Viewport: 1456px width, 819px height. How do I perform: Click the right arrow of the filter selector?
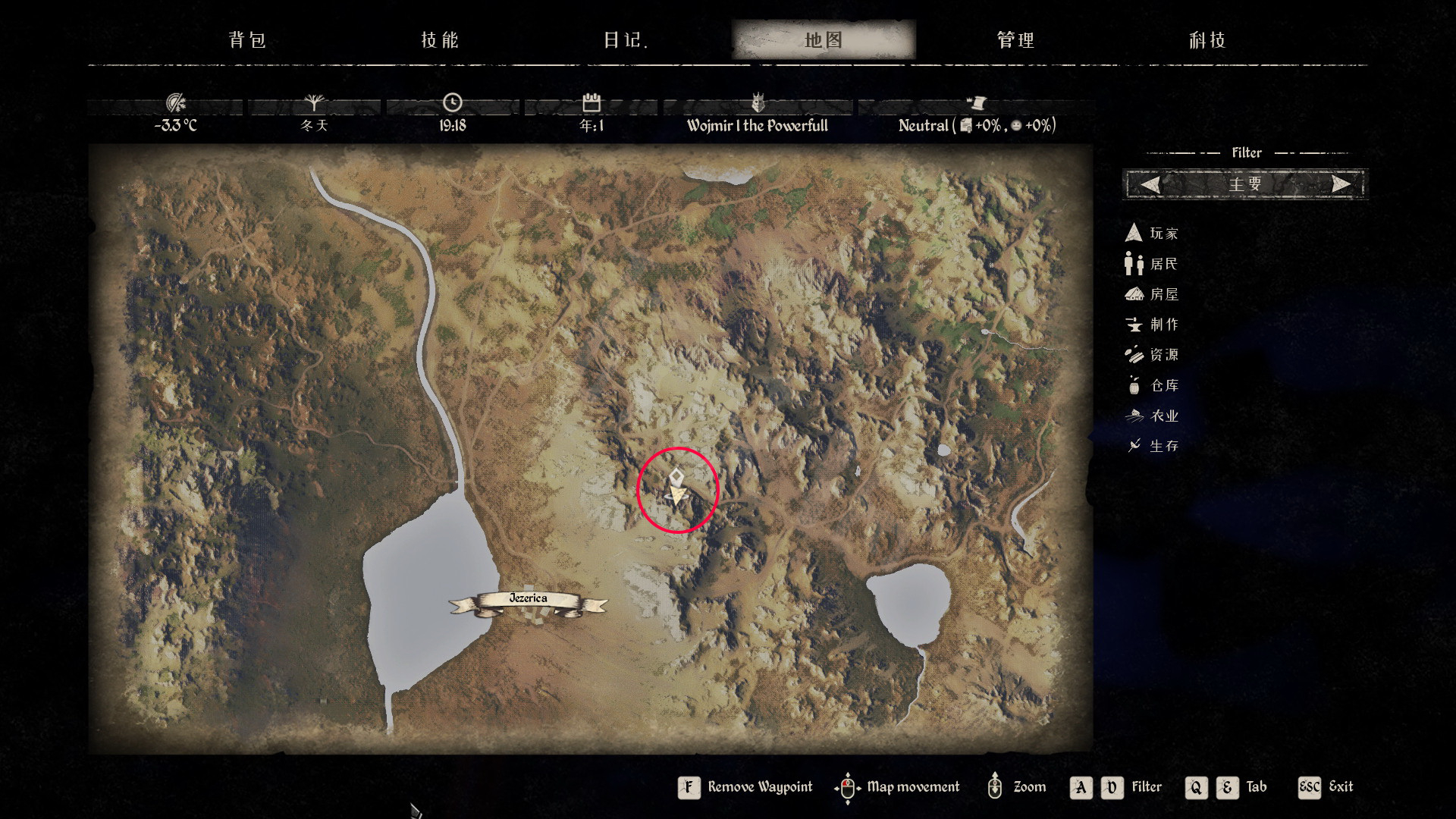point(1341,184)
